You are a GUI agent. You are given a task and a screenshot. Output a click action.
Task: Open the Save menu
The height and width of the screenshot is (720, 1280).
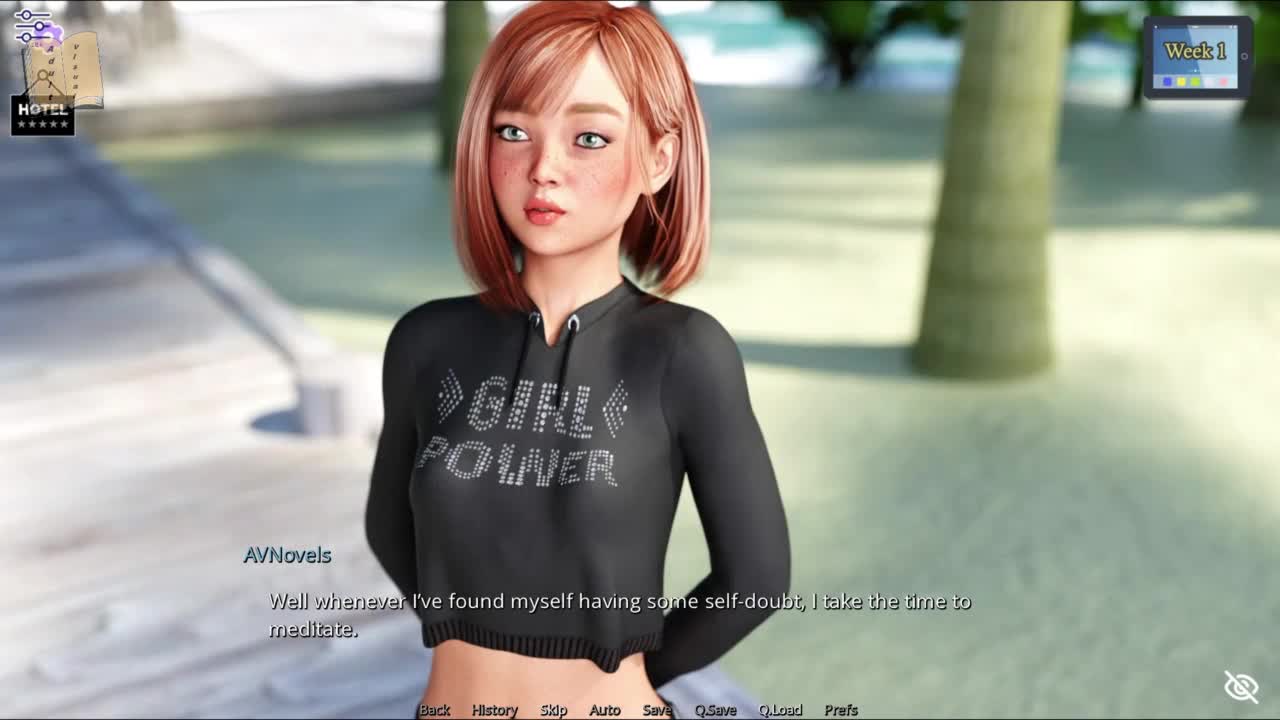pos(657,710)
